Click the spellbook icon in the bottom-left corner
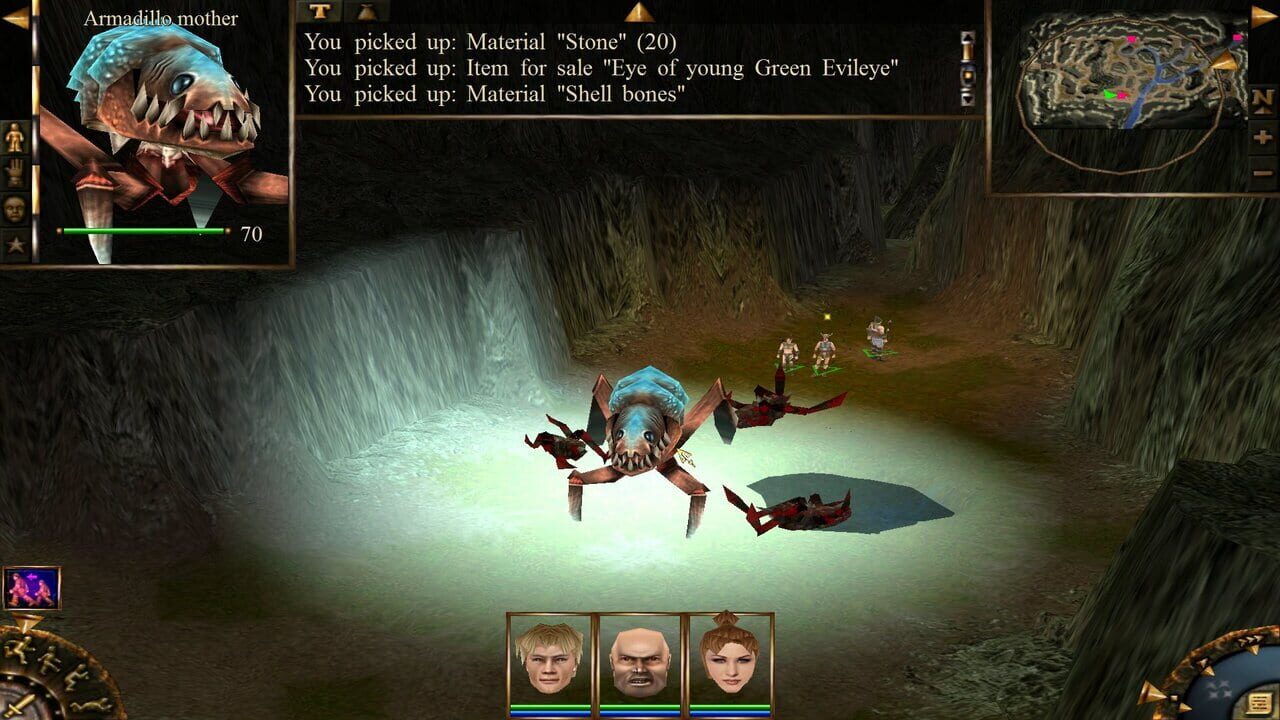 point(32,587)
